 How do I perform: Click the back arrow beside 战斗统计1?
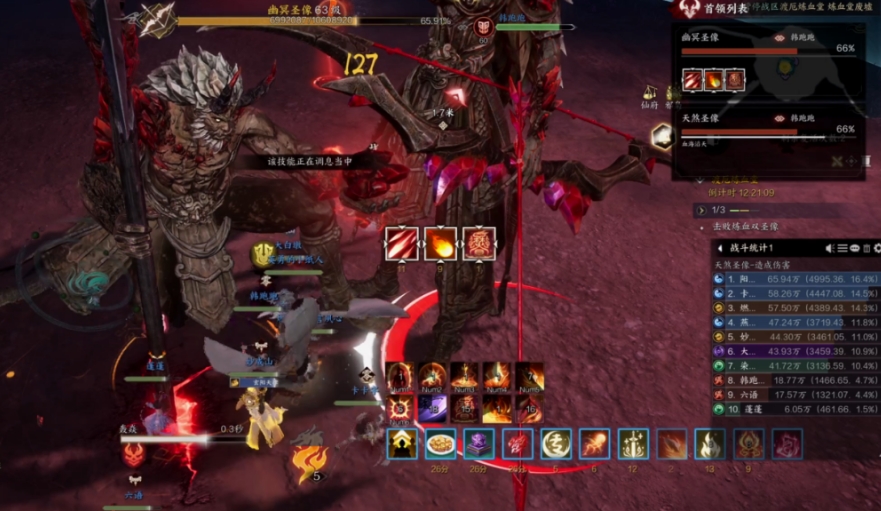point(720,248)
